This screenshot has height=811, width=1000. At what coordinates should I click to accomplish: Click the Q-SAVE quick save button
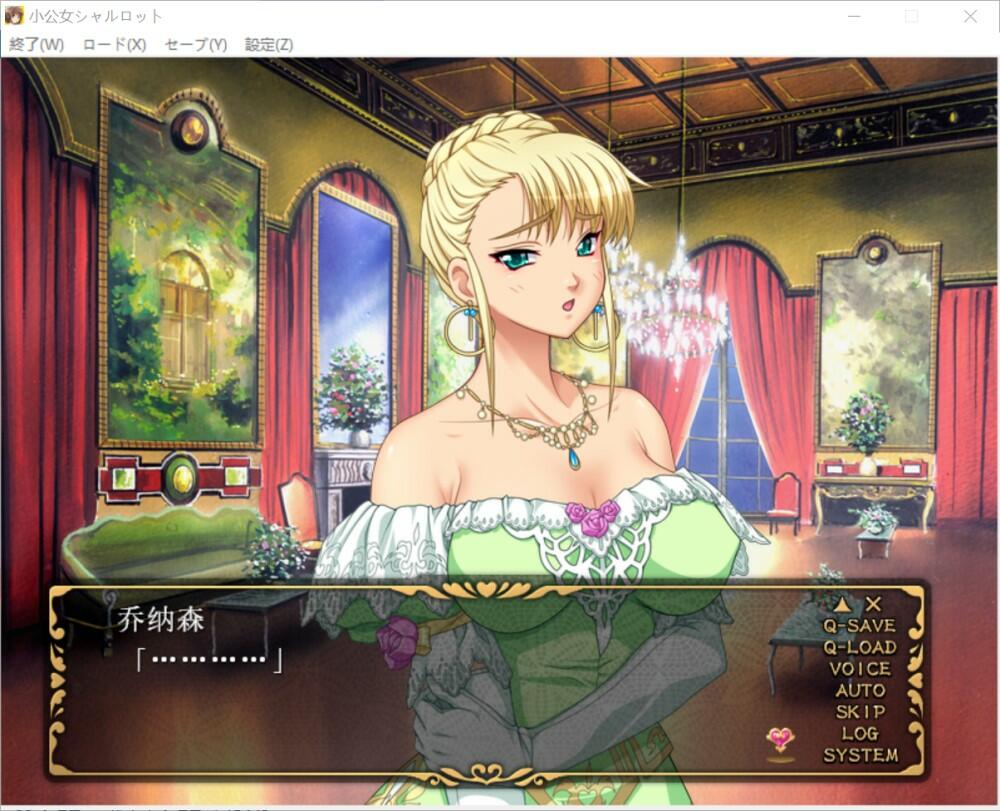coord(859,626)
